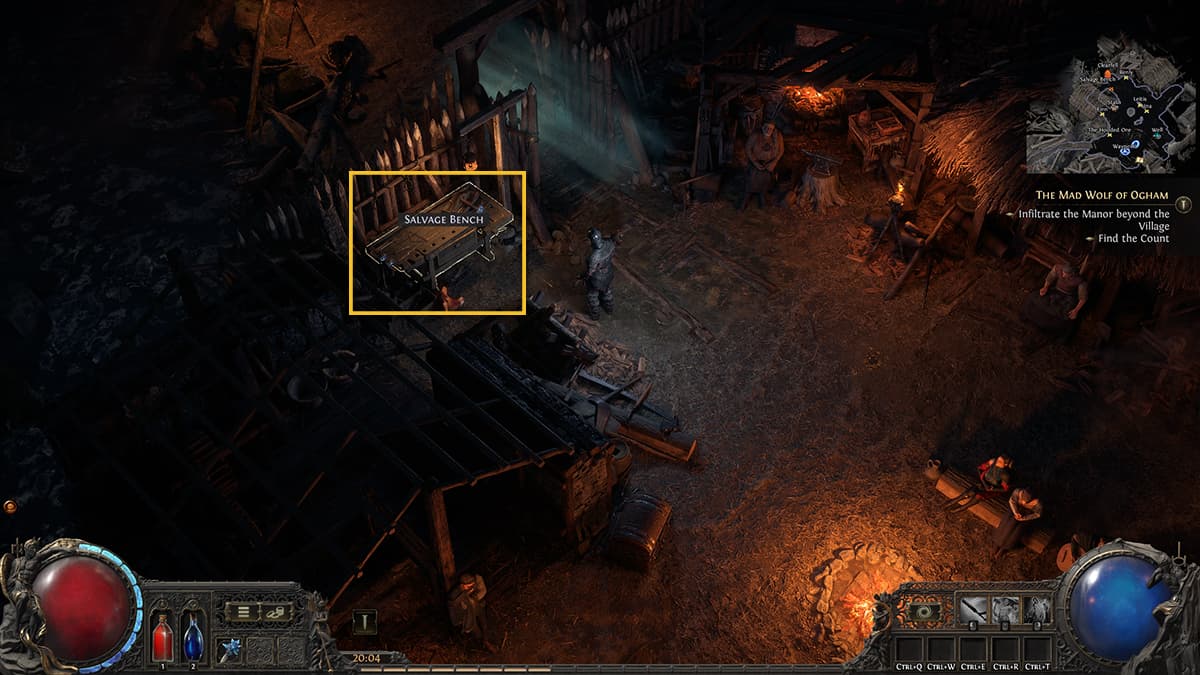Viewport: 1200px width, 675px height.
Task: Open the minimap overview
Action: [x=1110, y=103]
